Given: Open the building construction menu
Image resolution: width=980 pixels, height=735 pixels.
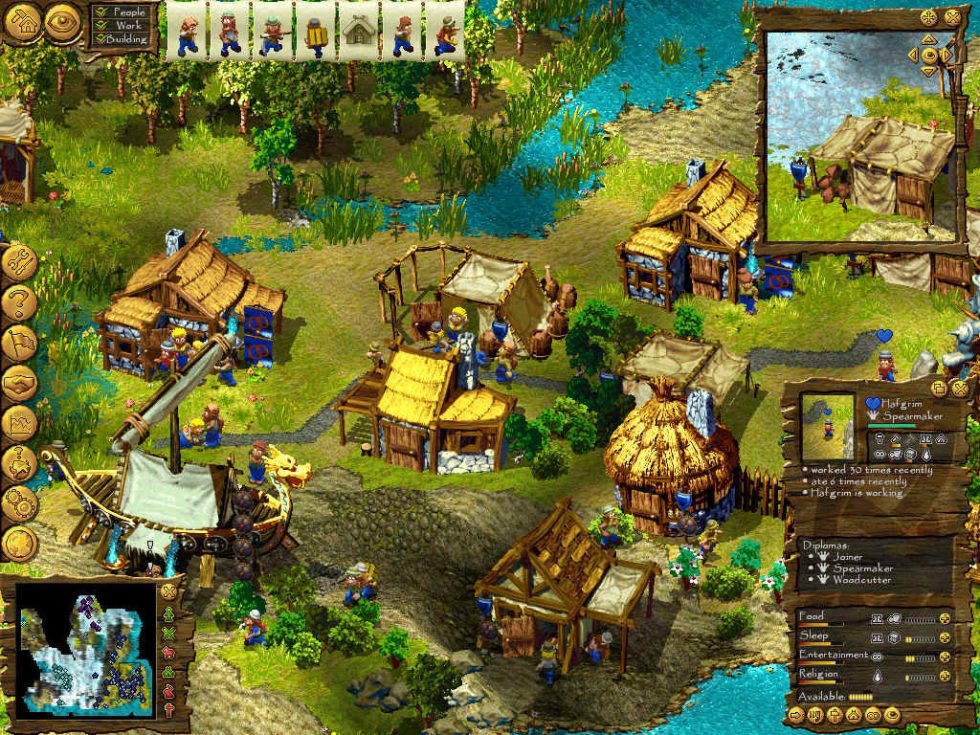Looking at the screenshot, I should click(x=22, y=19).
